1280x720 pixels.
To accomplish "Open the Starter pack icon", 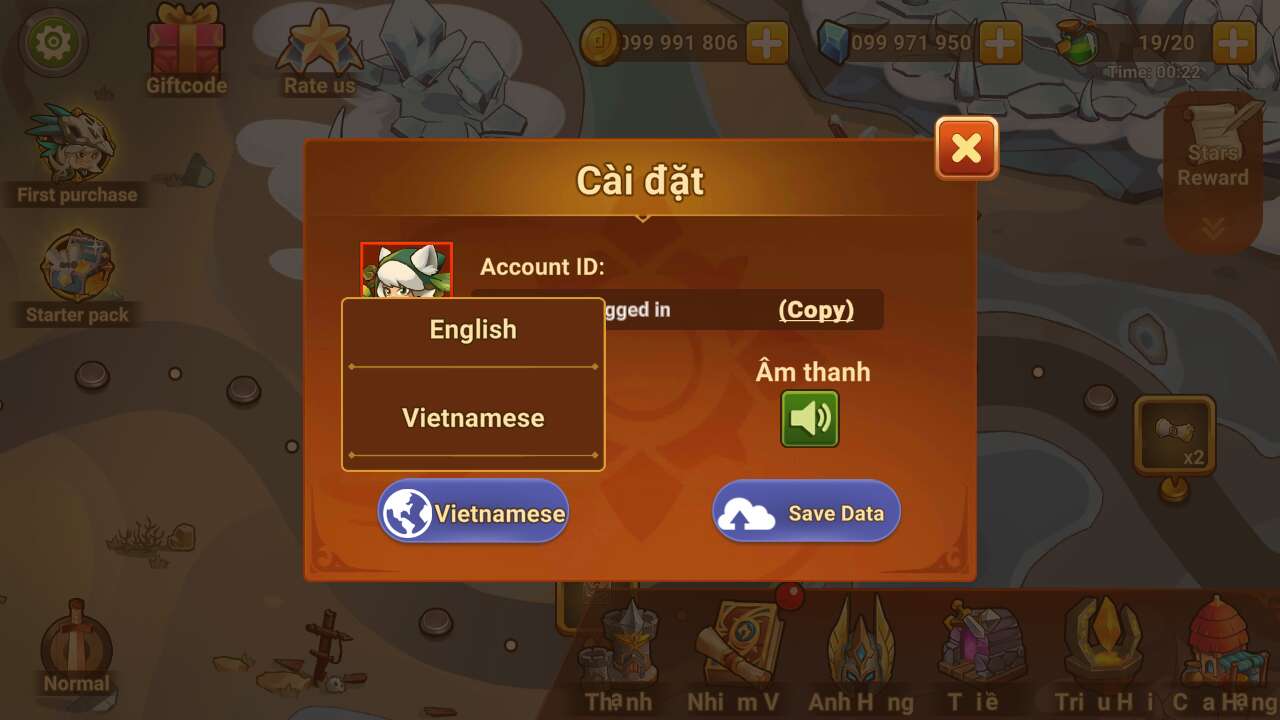I will pyautogui.click(x=75, y=265).
